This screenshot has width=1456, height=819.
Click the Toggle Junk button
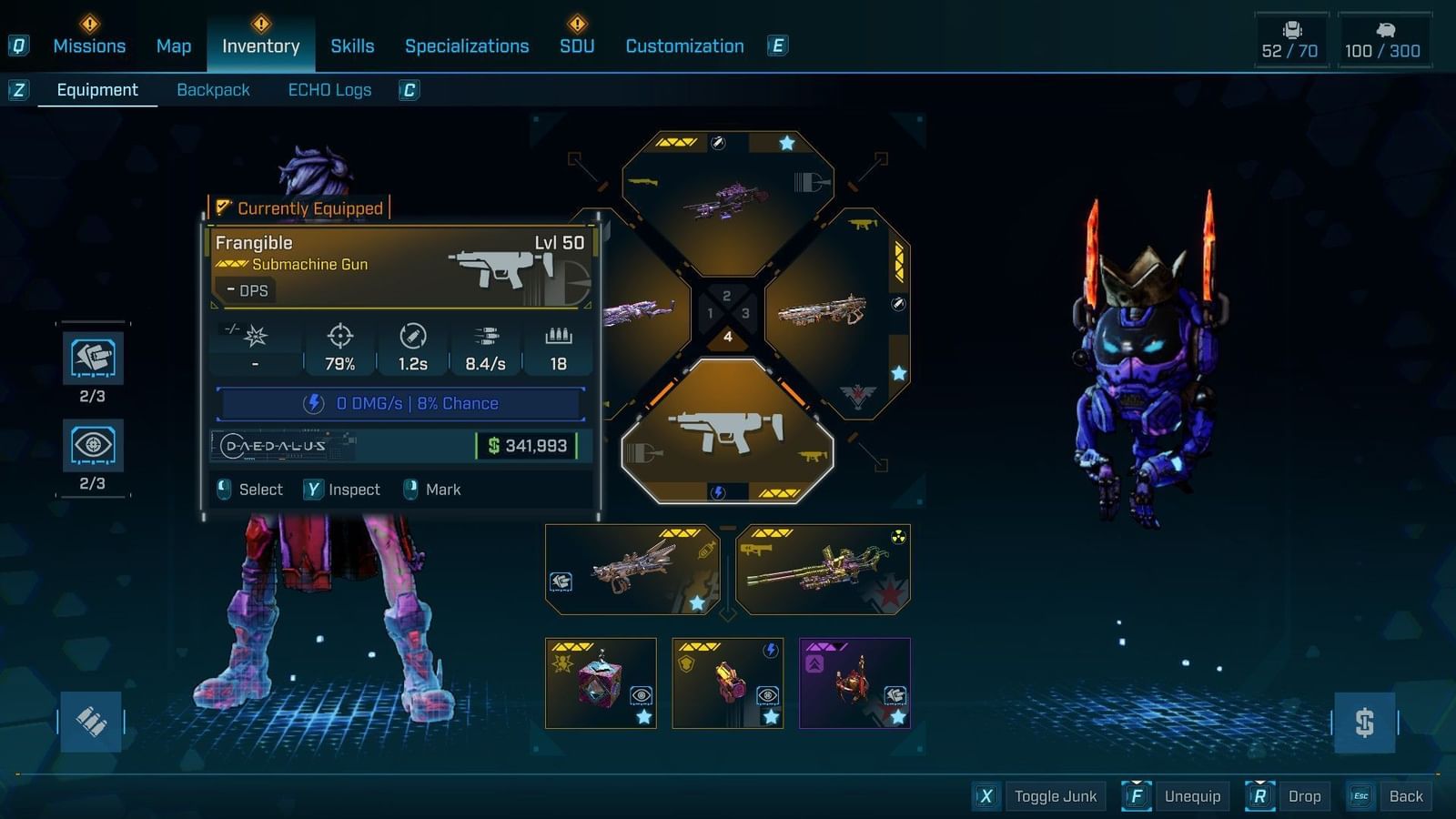click(1056, 795)
